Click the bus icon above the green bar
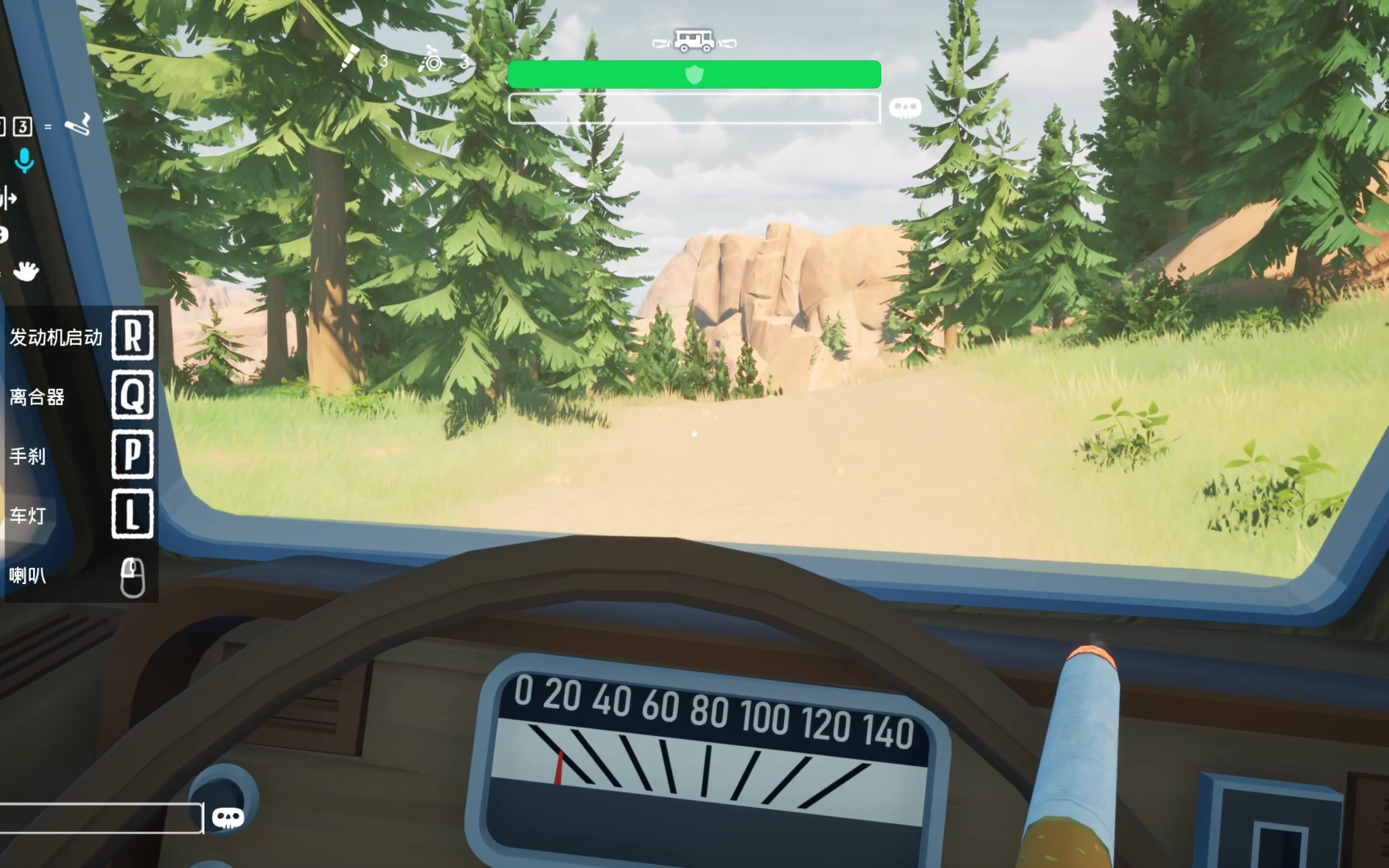This screenshot has height=868, width=1389. pos(694,41)
